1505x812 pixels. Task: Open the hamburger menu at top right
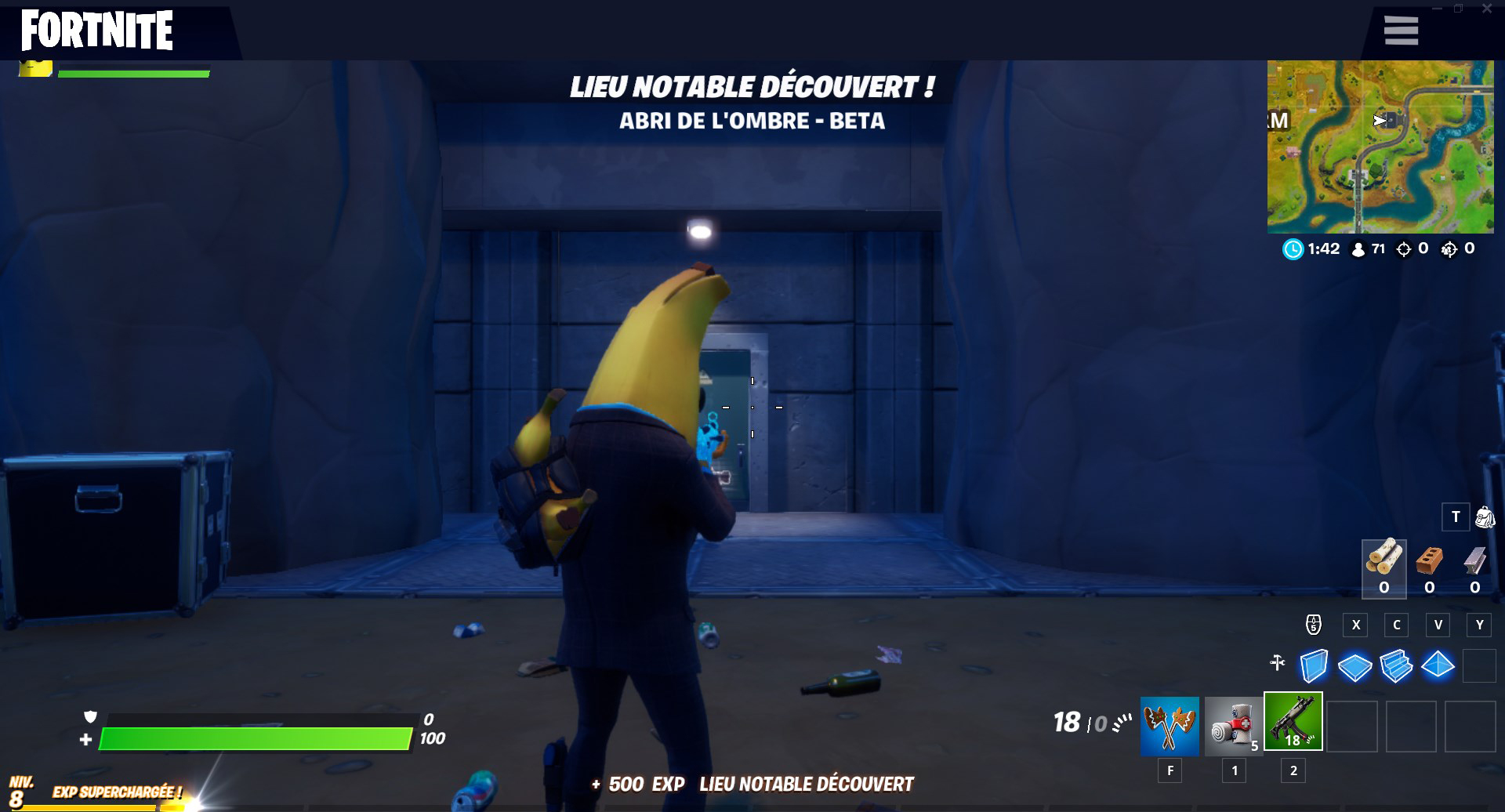tap(1400, 30)
